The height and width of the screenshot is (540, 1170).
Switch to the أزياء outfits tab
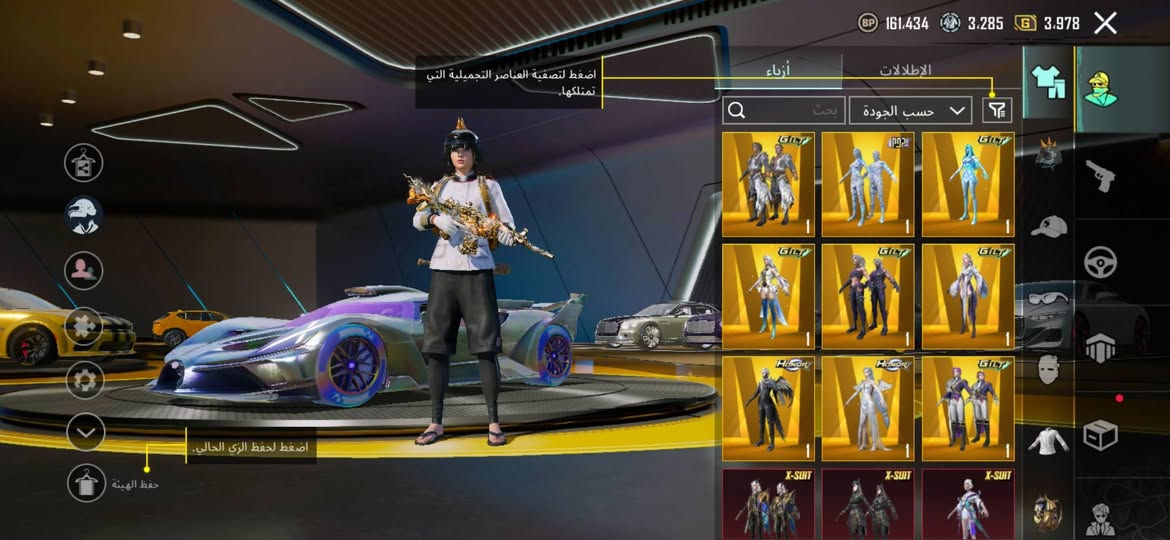click(785, 70)
